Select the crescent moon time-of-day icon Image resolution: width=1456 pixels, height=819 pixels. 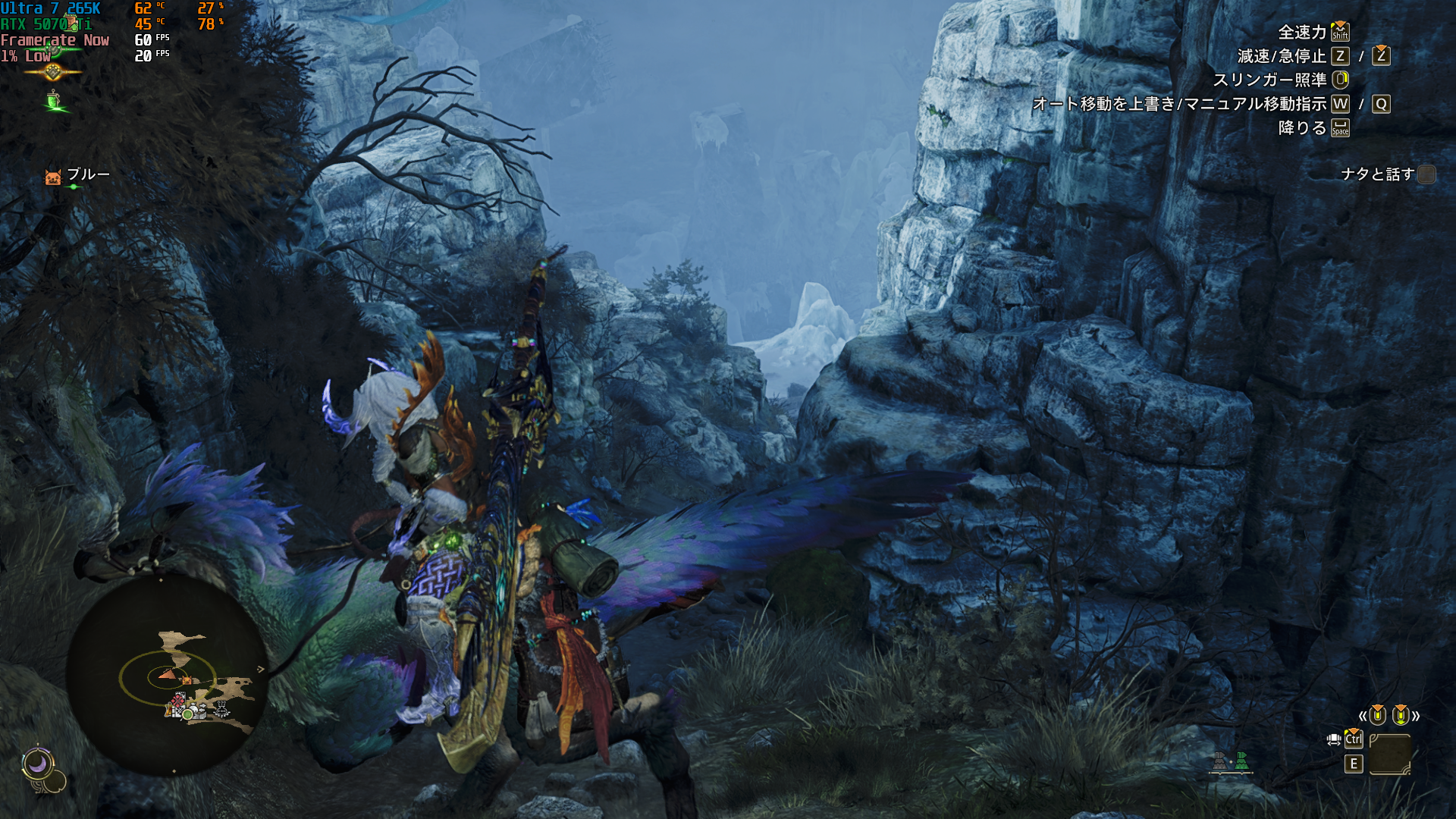pyautogui.click(x=37, y=764)
